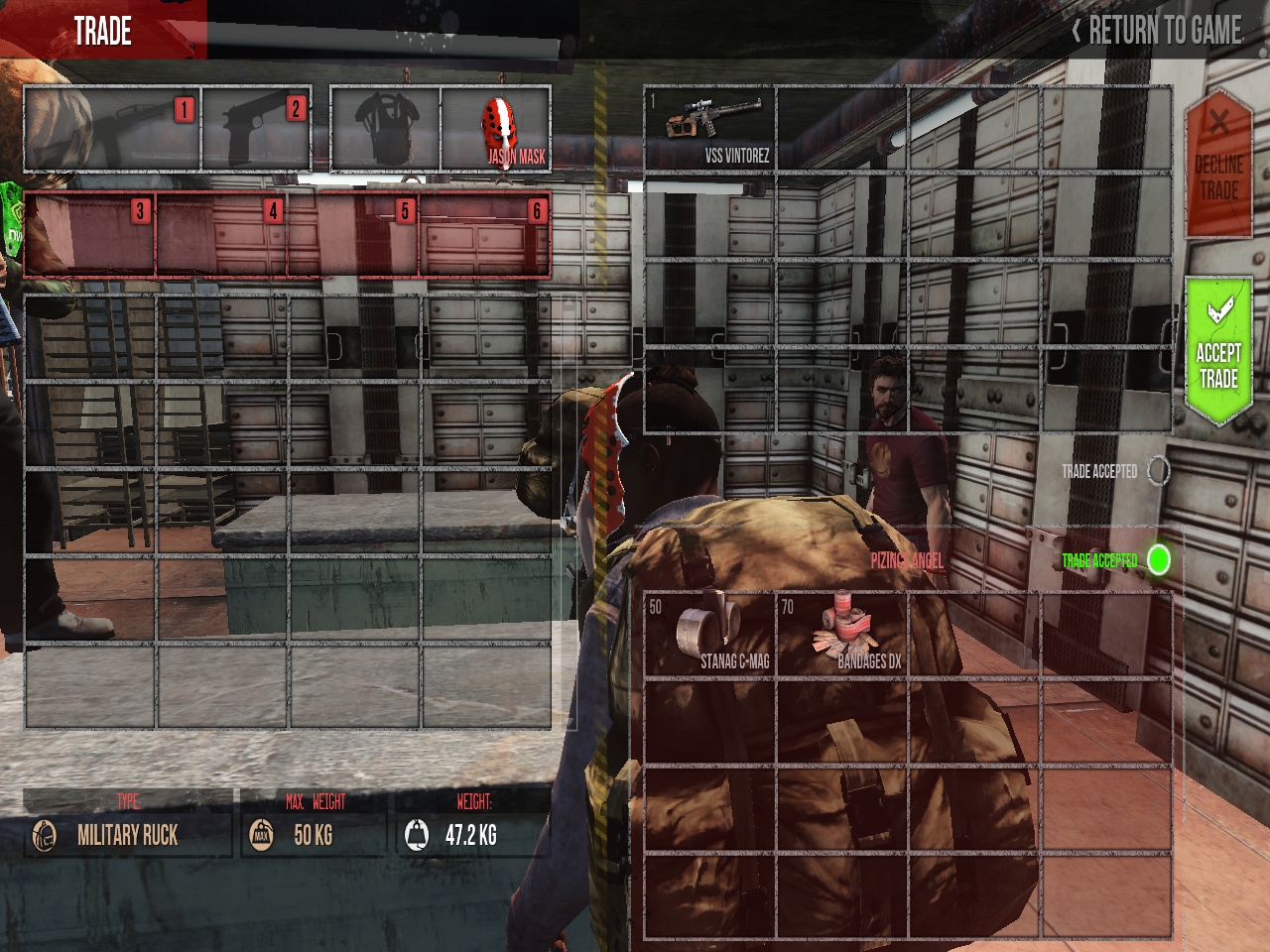Select the VSS Vintorez trade slot
The width and height of the screenshot is (1270, 952).
click(x=710, y=129)
